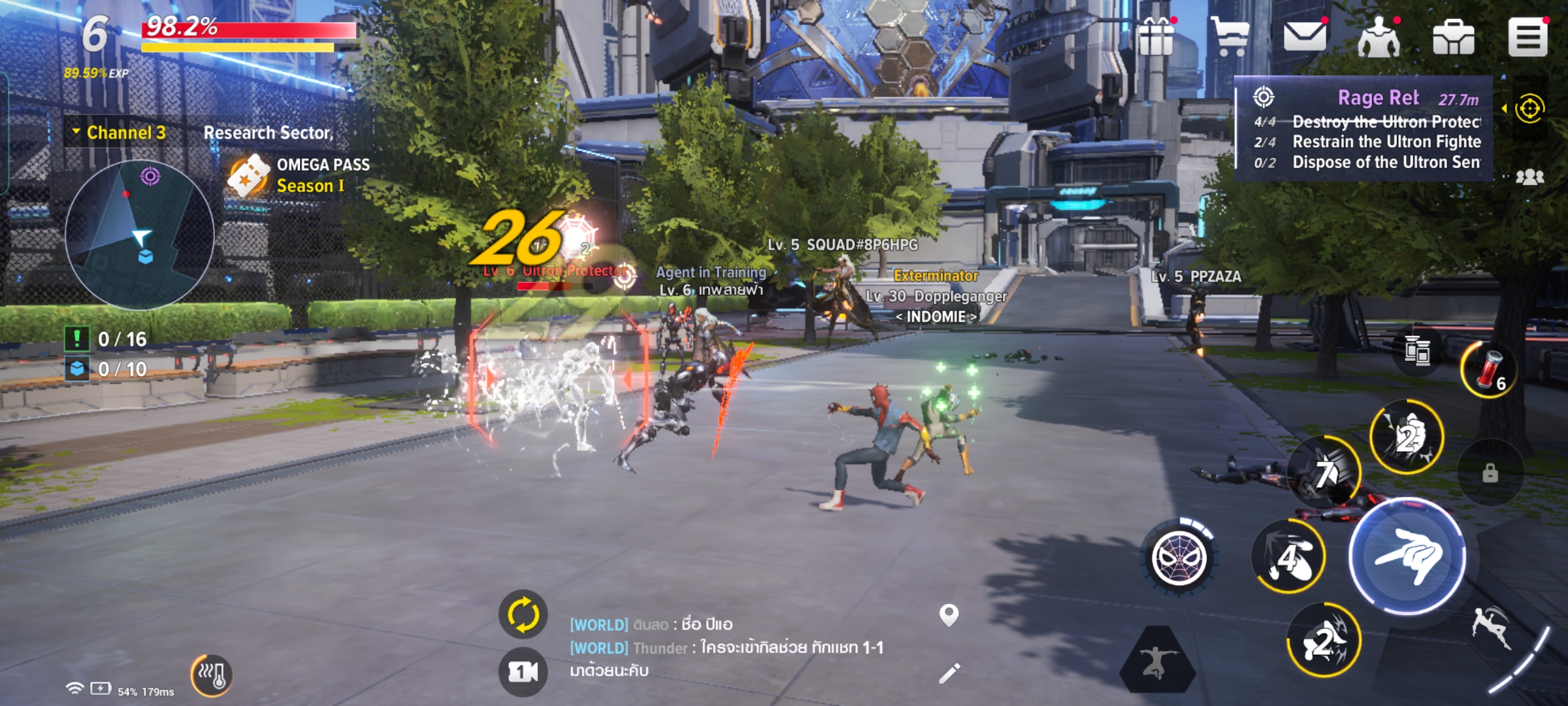The height and width of the screenshot is (706, 1568).
Task: Open the hamburger main menu
Action: [1527, 38]
